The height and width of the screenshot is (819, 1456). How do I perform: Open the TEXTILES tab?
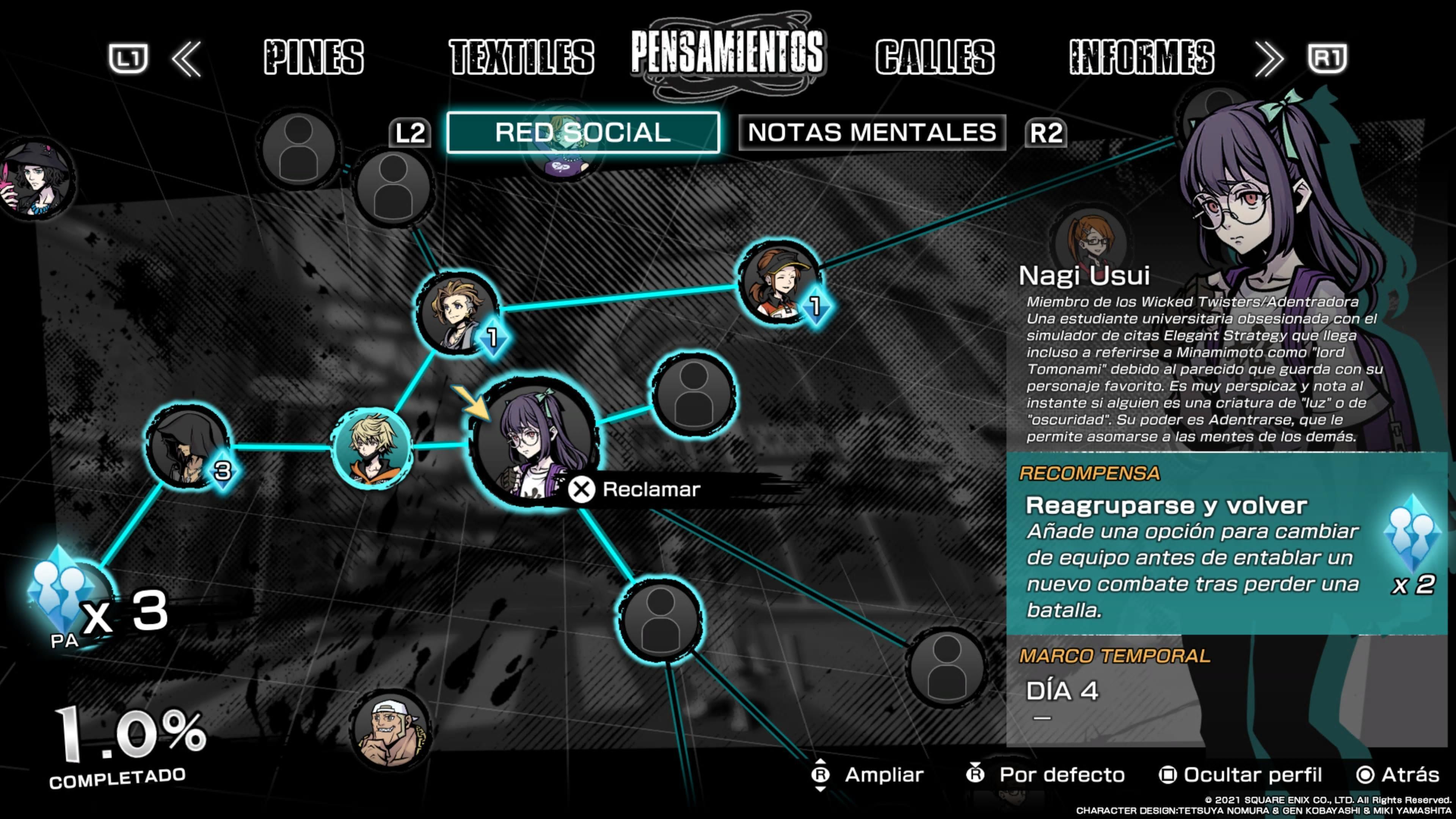[521, 57]
